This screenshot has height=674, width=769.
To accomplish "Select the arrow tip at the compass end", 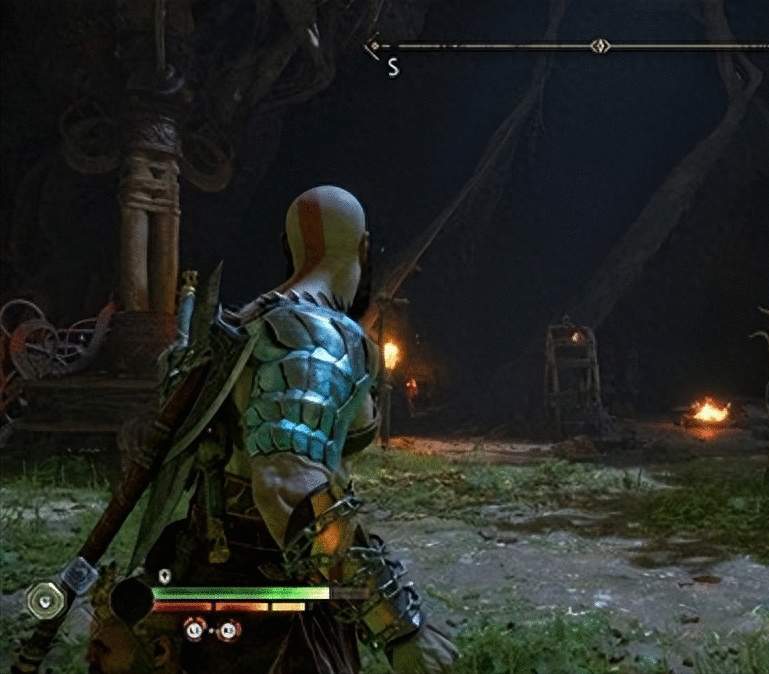I will coord(373,45).
